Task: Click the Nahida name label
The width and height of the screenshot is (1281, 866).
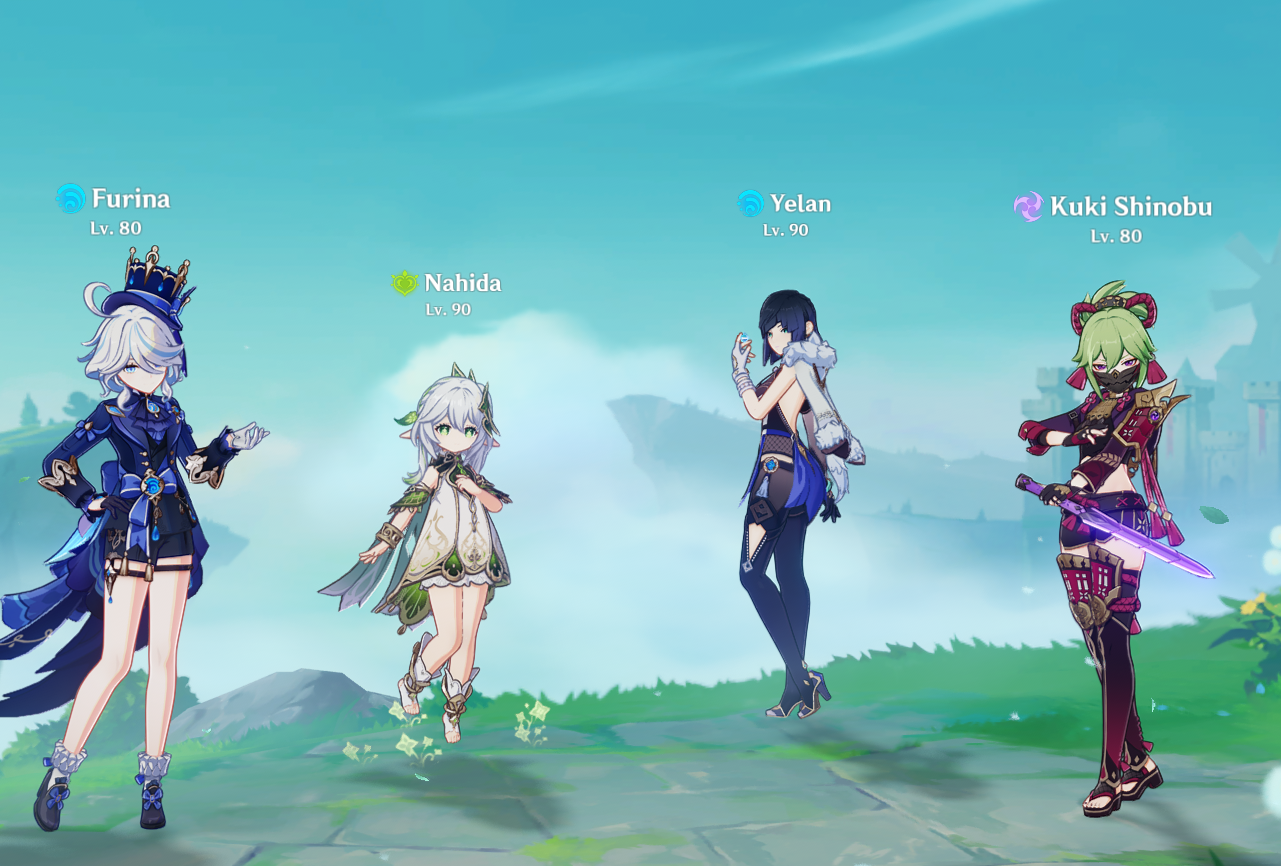Action: (462, 283)
